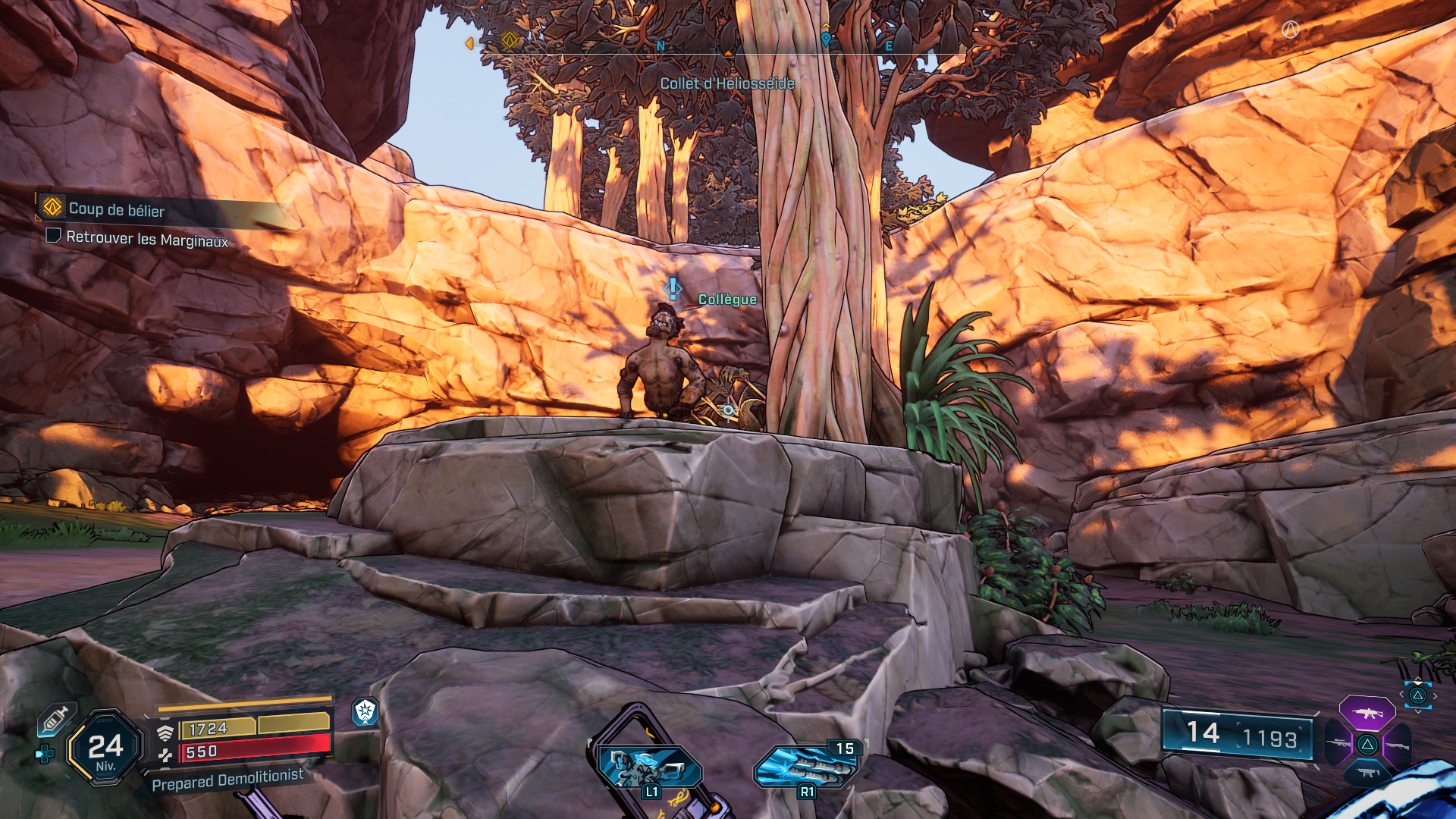Use the repair kit syringe icon
This screenshot has height=819, width=1456.
coord(55,719)
